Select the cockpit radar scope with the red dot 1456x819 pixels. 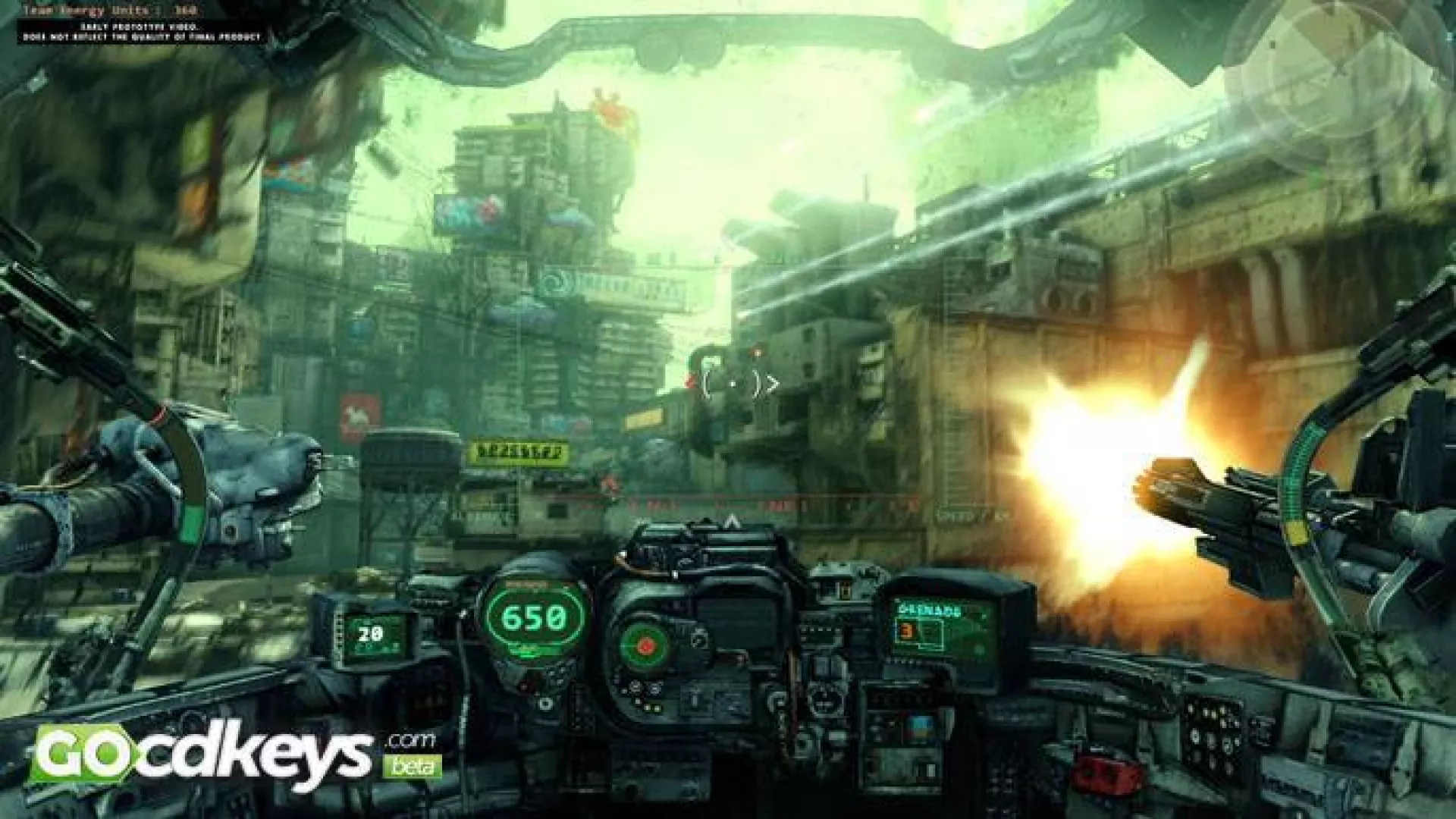click(645, 645)
